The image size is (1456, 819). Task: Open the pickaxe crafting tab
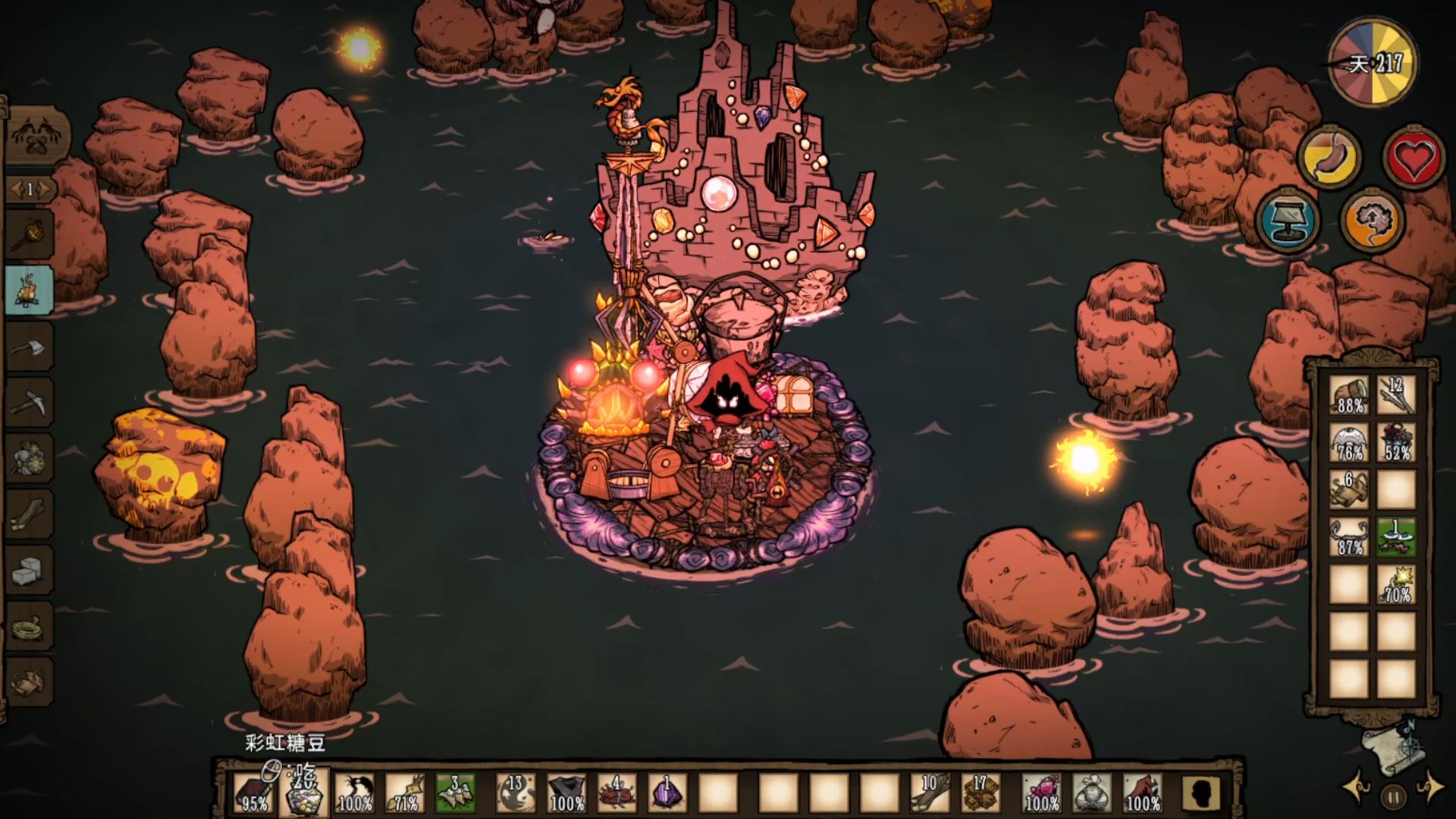(x=30, y=403)
